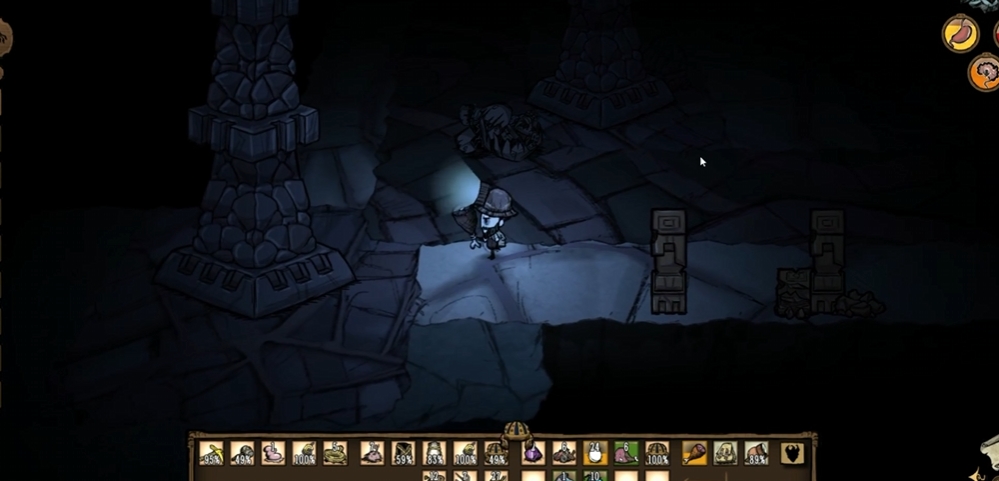The height and width of the screenshot is (481, 999).
Task: Select the rocks stack of 6
Action: pos(564,453)
